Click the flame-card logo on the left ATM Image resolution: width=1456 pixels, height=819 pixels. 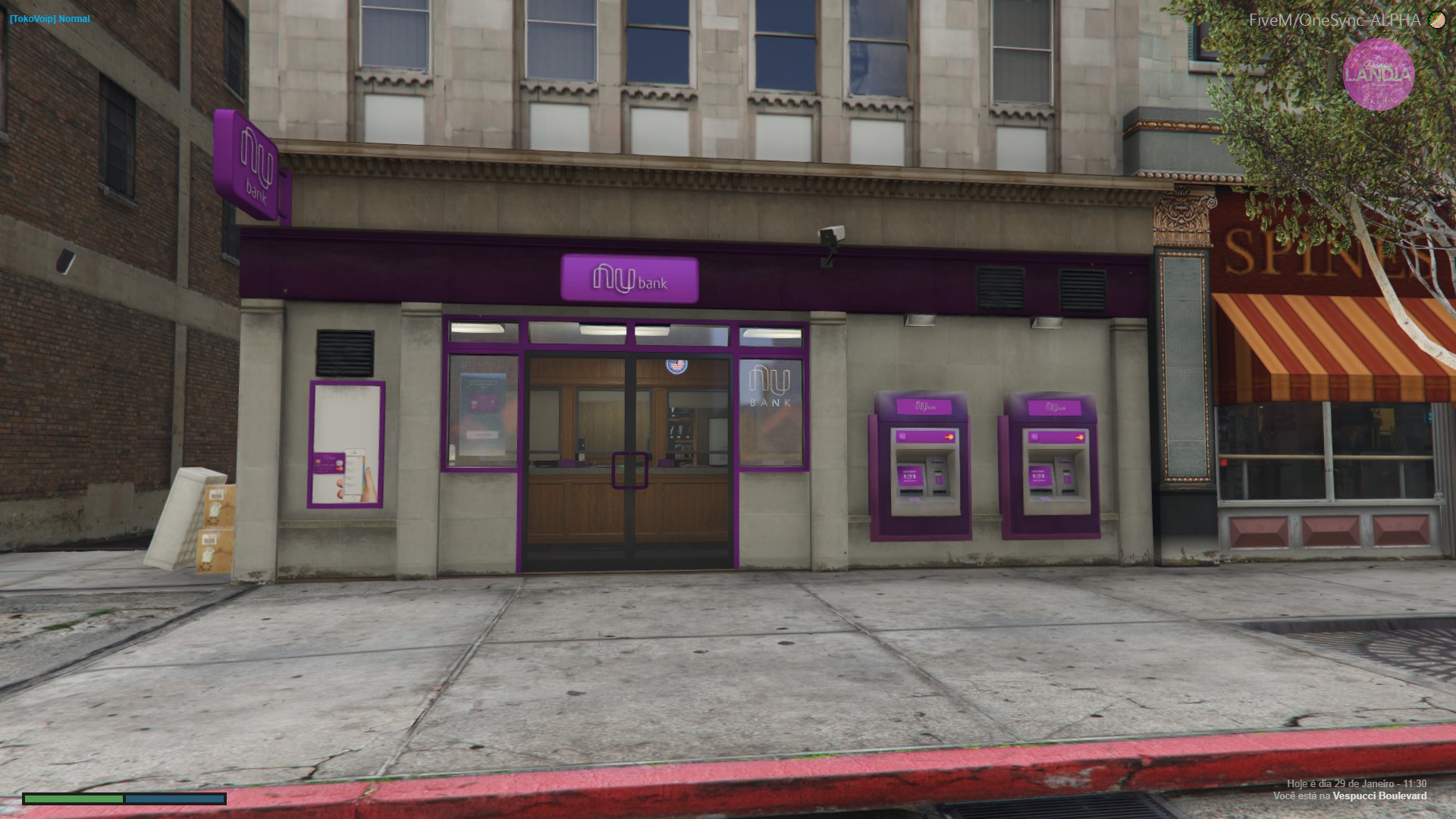coord(949,437)
